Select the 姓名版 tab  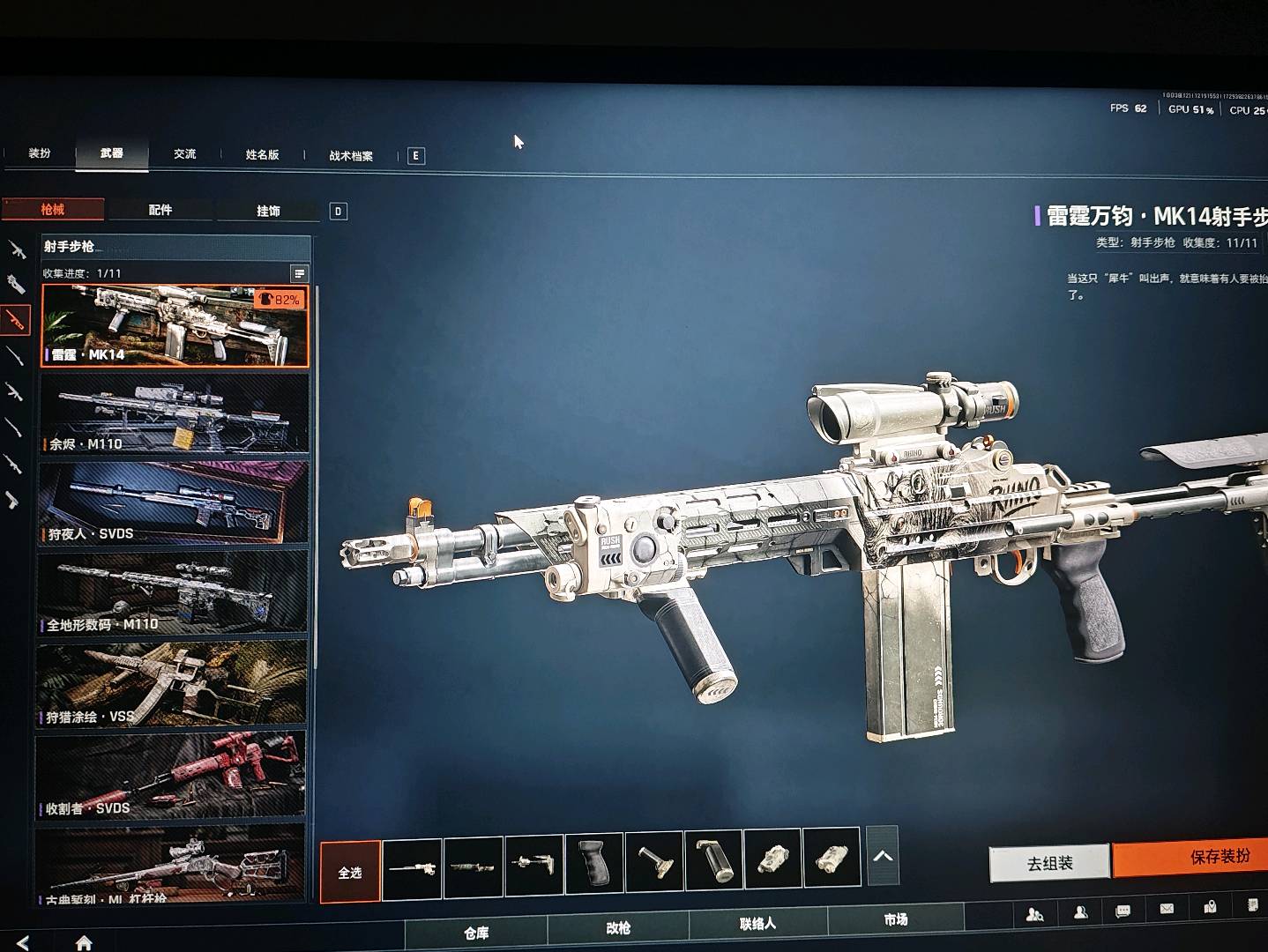point(262,155)
